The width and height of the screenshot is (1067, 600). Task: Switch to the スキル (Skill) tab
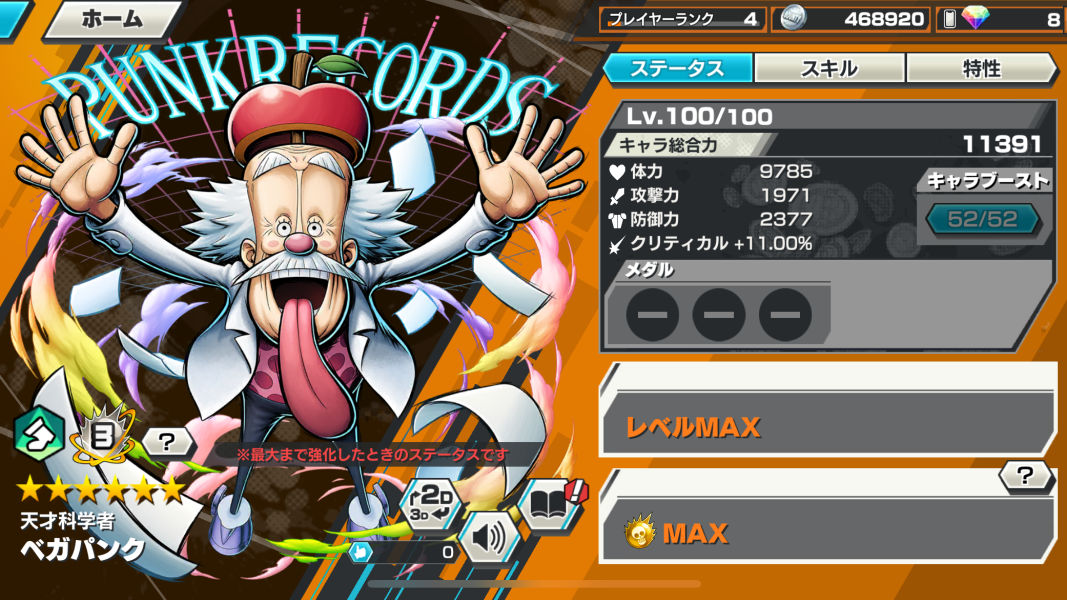829,68
